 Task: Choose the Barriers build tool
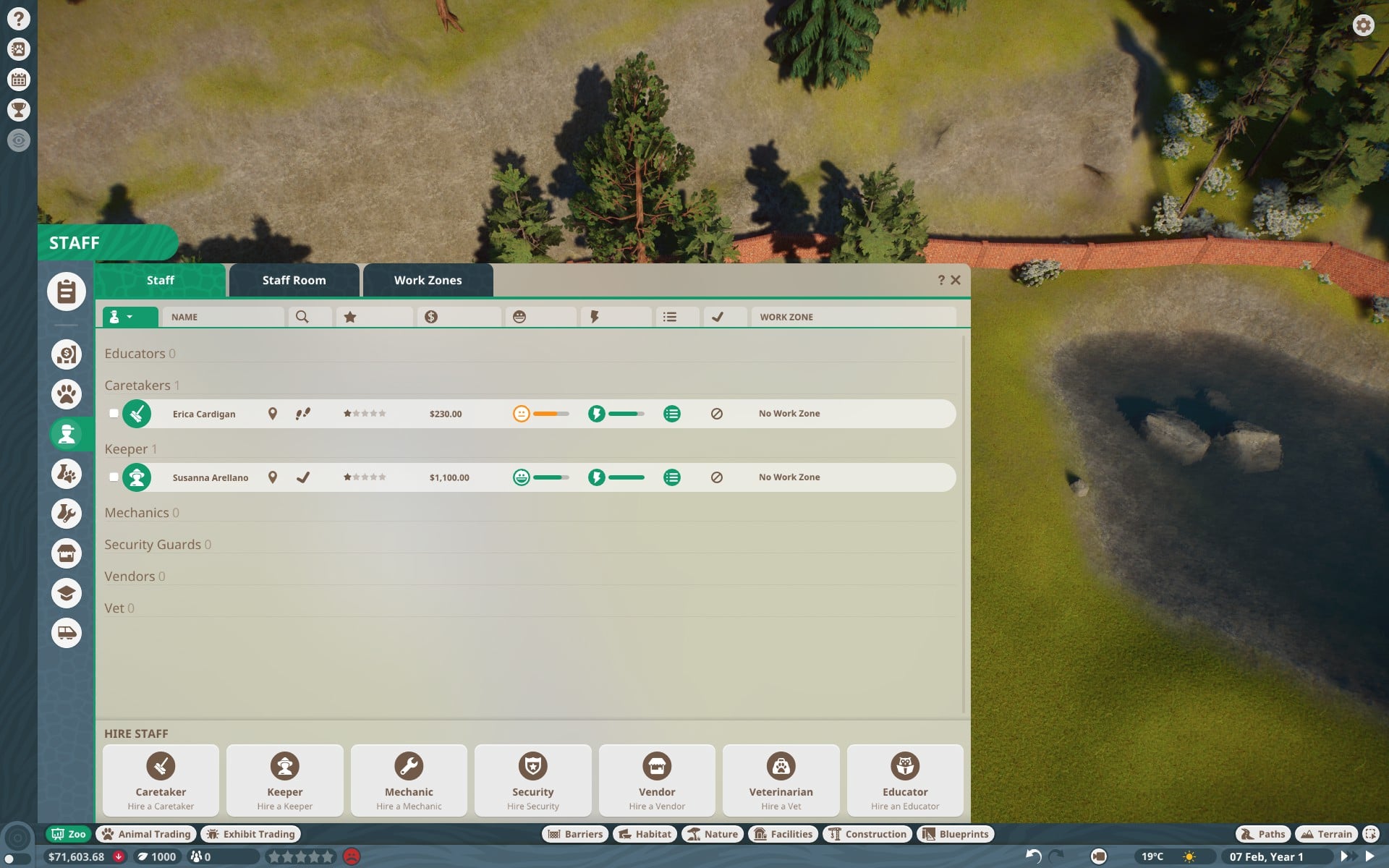click(x=576, y=834)
